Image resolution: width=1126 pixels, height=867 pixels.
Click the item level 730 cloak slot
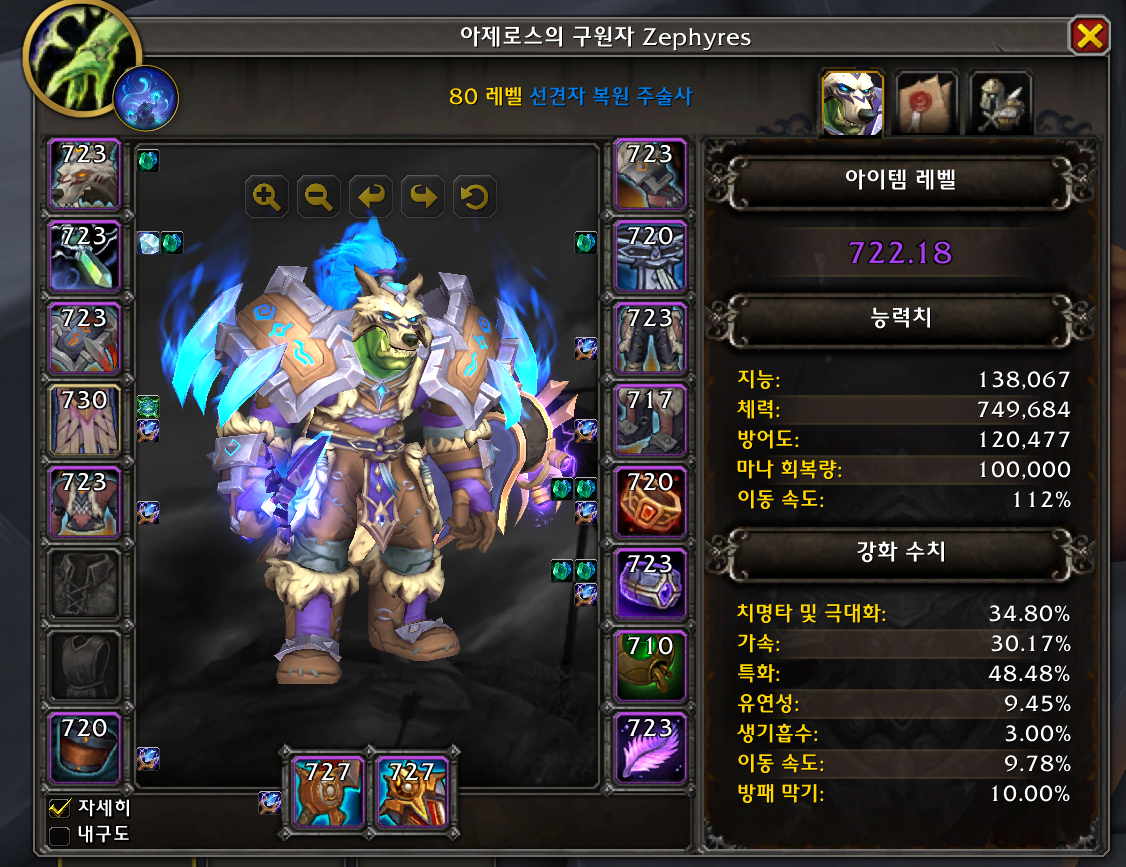click(85, 420)
